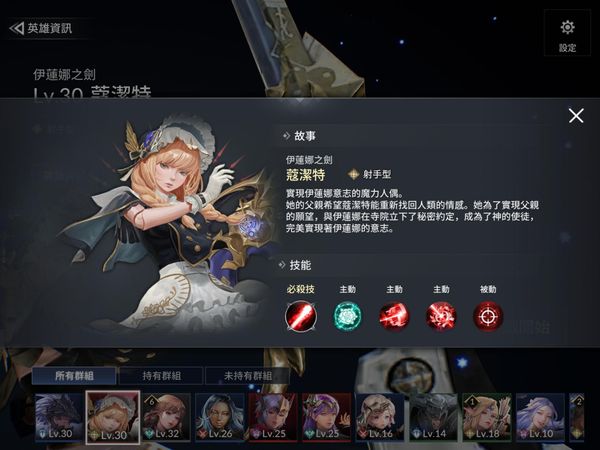Close the hero story popup
Image resolution: width=600 pixels, height=450 pixels.
tap(576, 116)
